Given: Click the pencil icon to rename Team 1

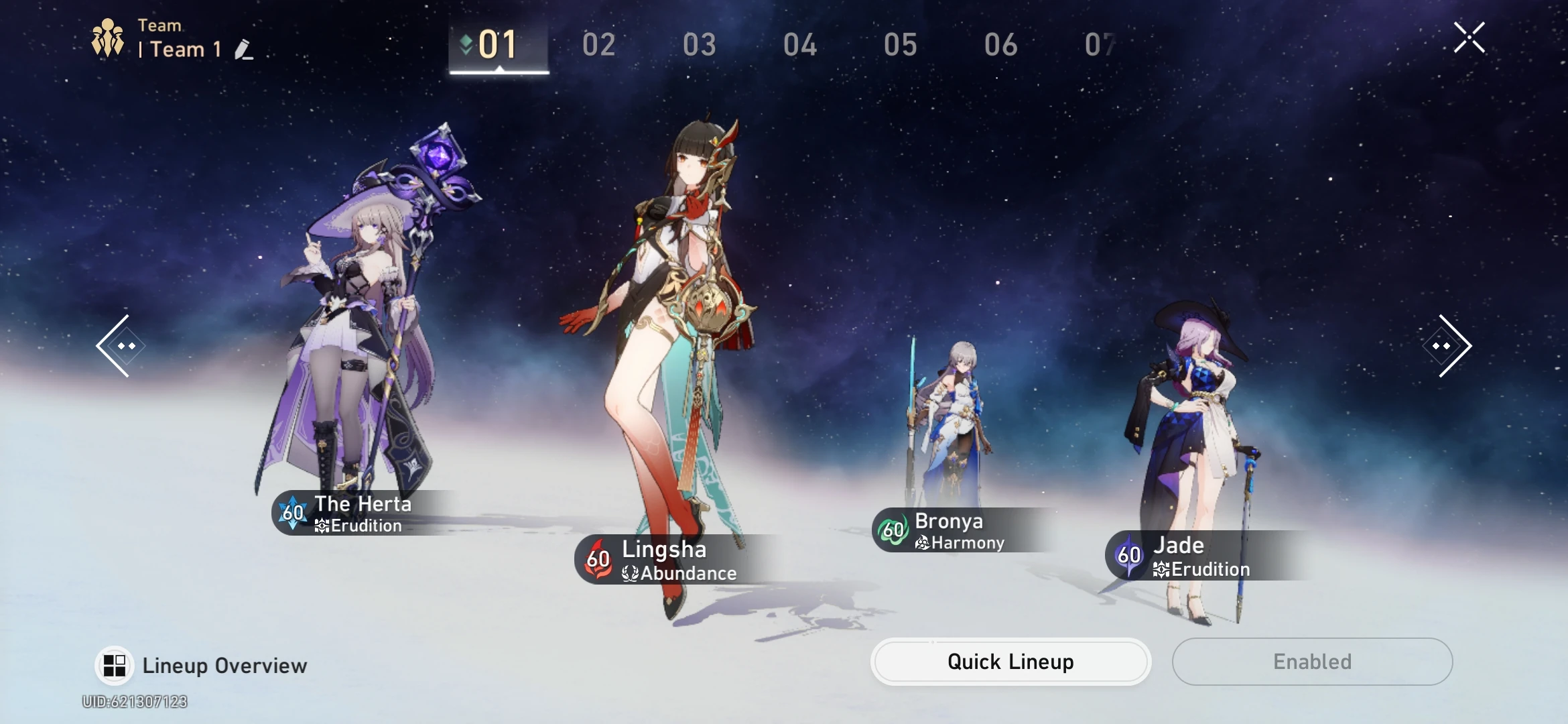Looking at the screenshot, I should (x=244, y=49).
